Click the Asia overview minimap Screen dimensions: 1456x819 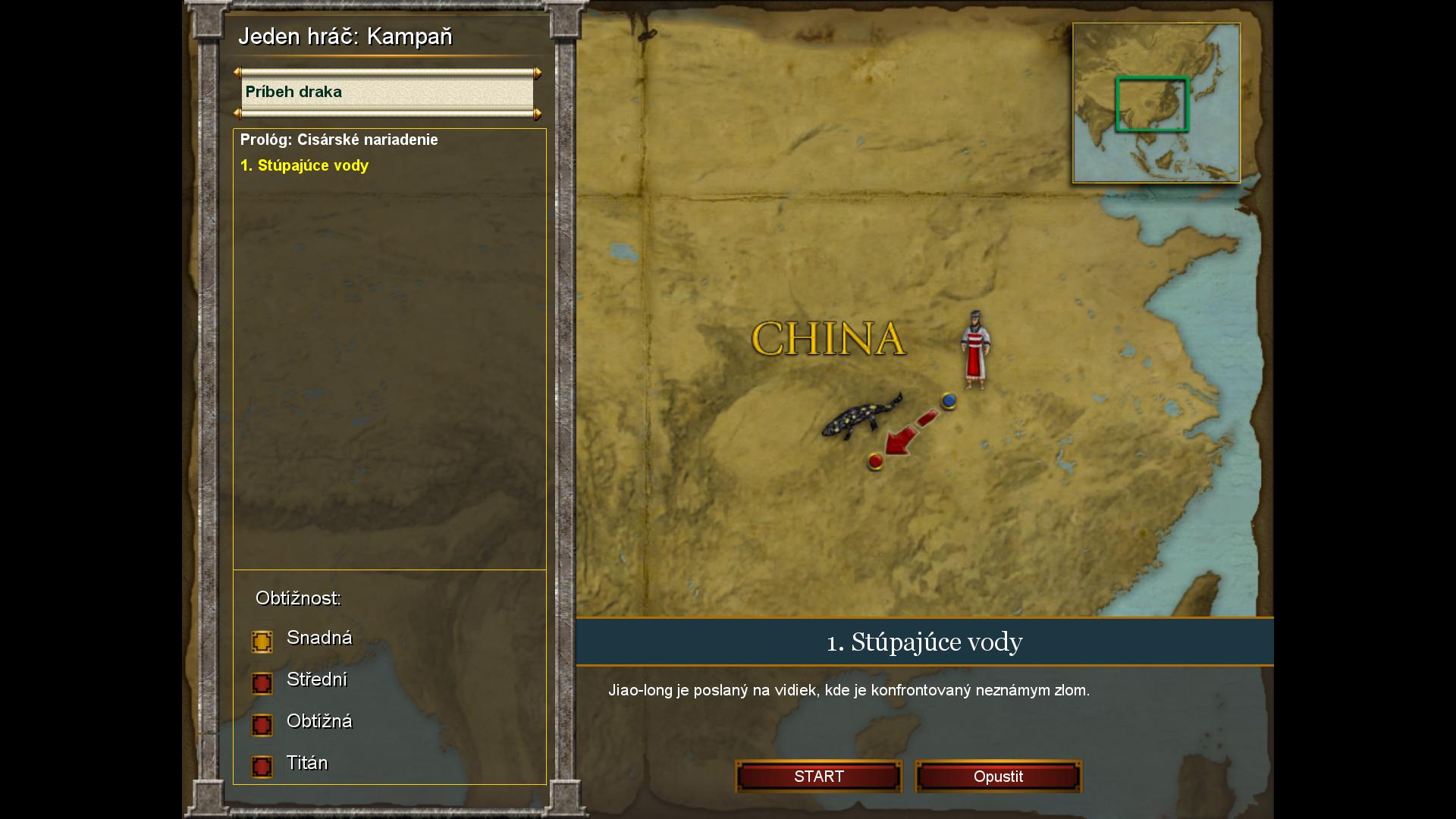tap(1156, 103)
